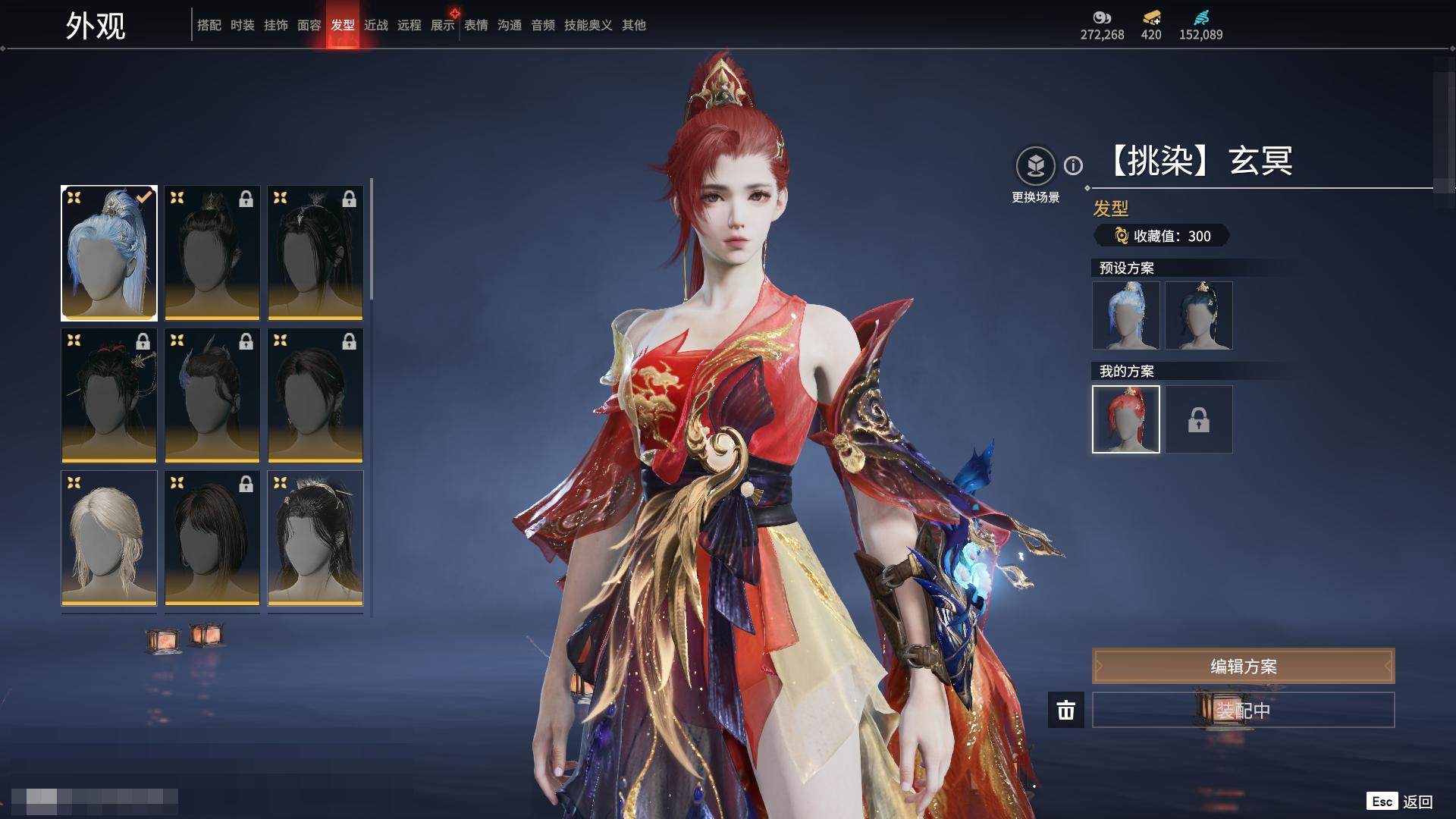Select the blue ponytail hairstyle card
The height and width of the screenshot is (819, 1456).
pos(109,253)
